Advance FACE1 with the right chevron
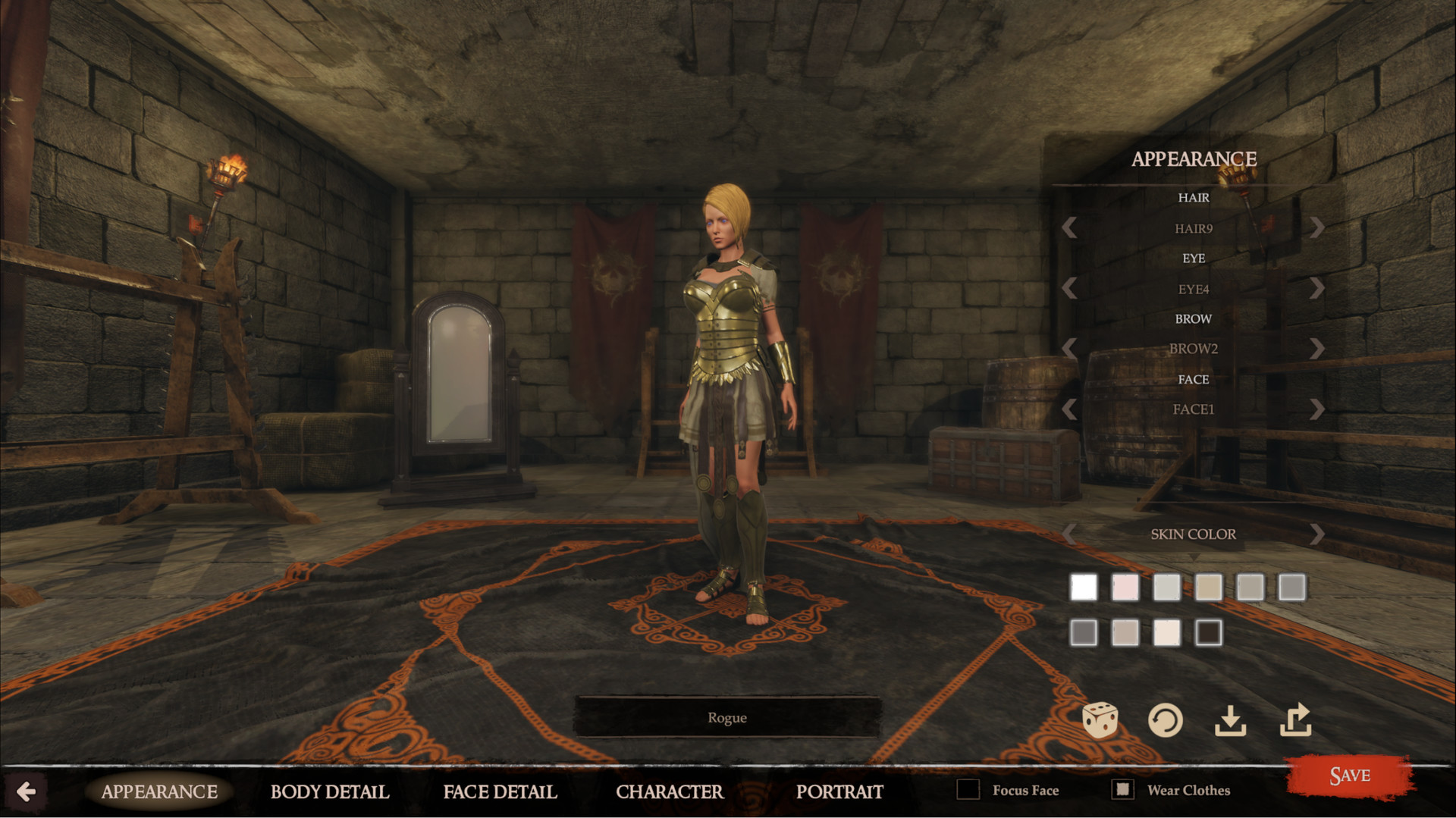 (1318, 409)
